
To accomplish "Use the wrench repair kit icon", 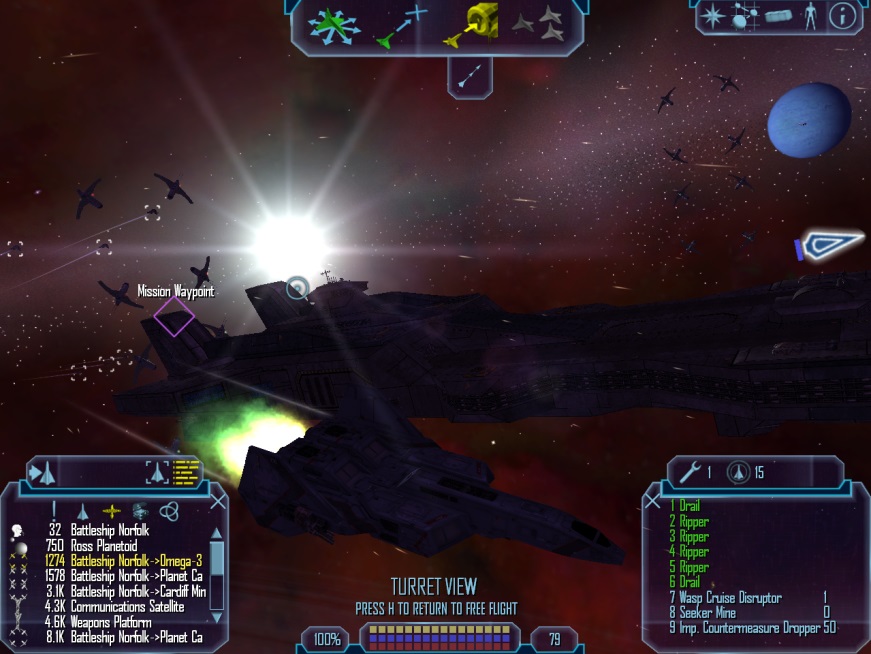I will 687,472.
